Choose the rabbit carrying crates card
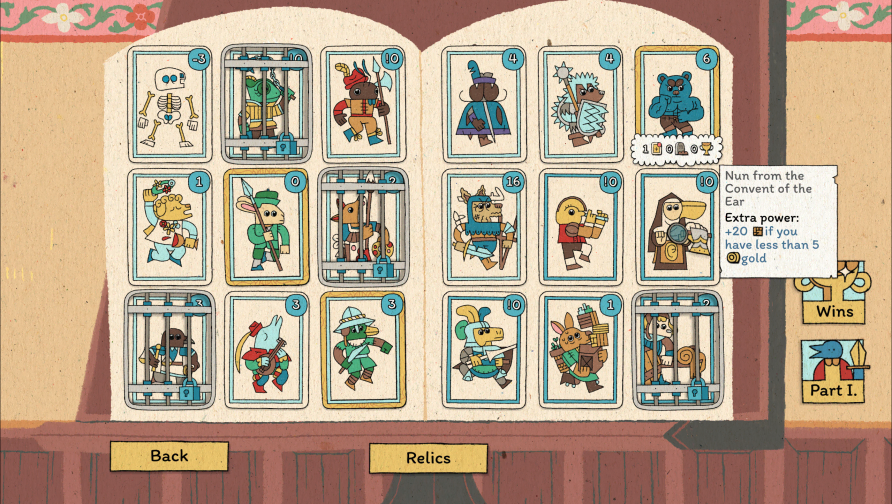This screenshot has height=504, width=892. point(581,350)
